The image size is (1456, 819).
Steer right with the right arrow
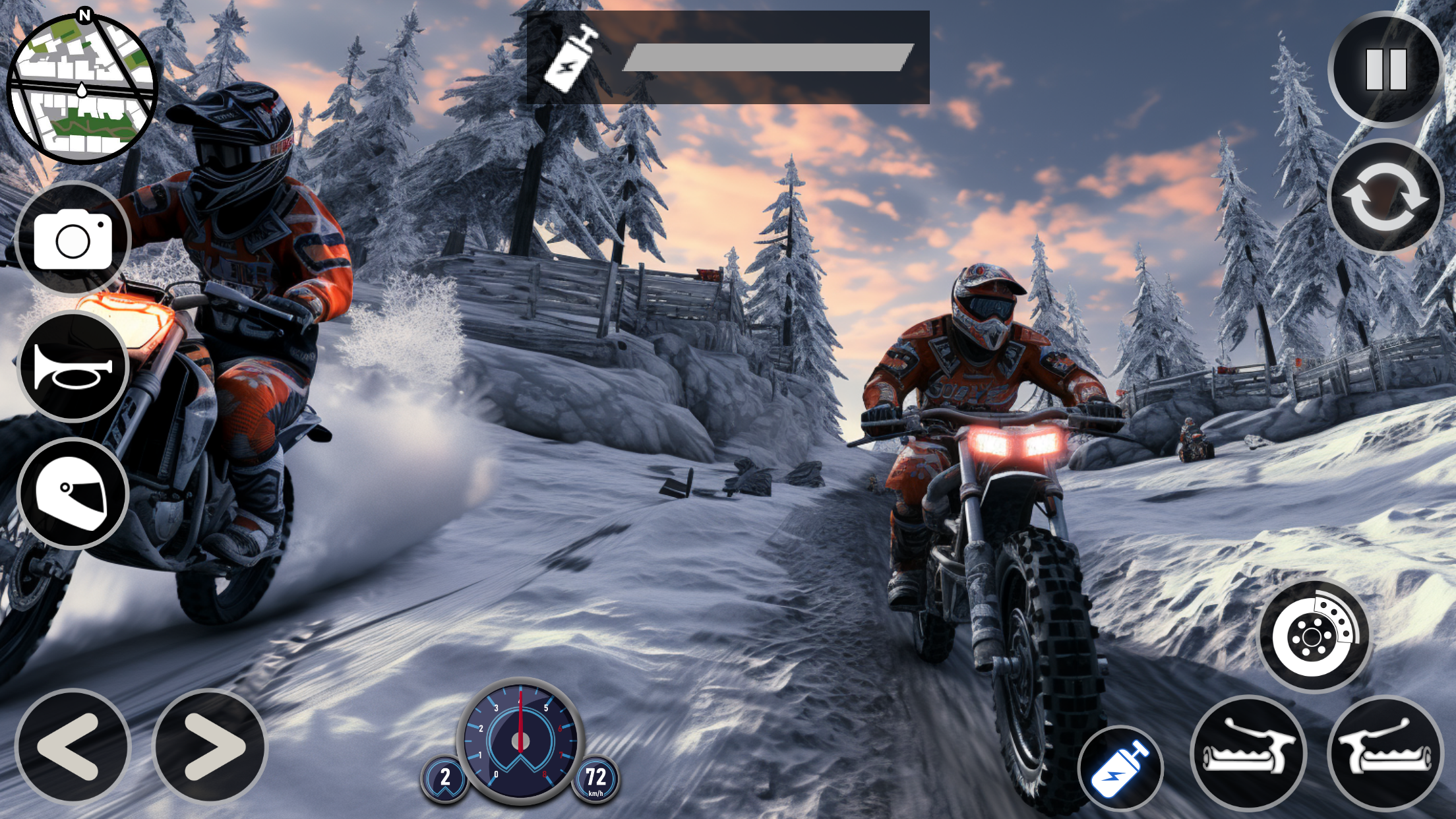[210, 746]
